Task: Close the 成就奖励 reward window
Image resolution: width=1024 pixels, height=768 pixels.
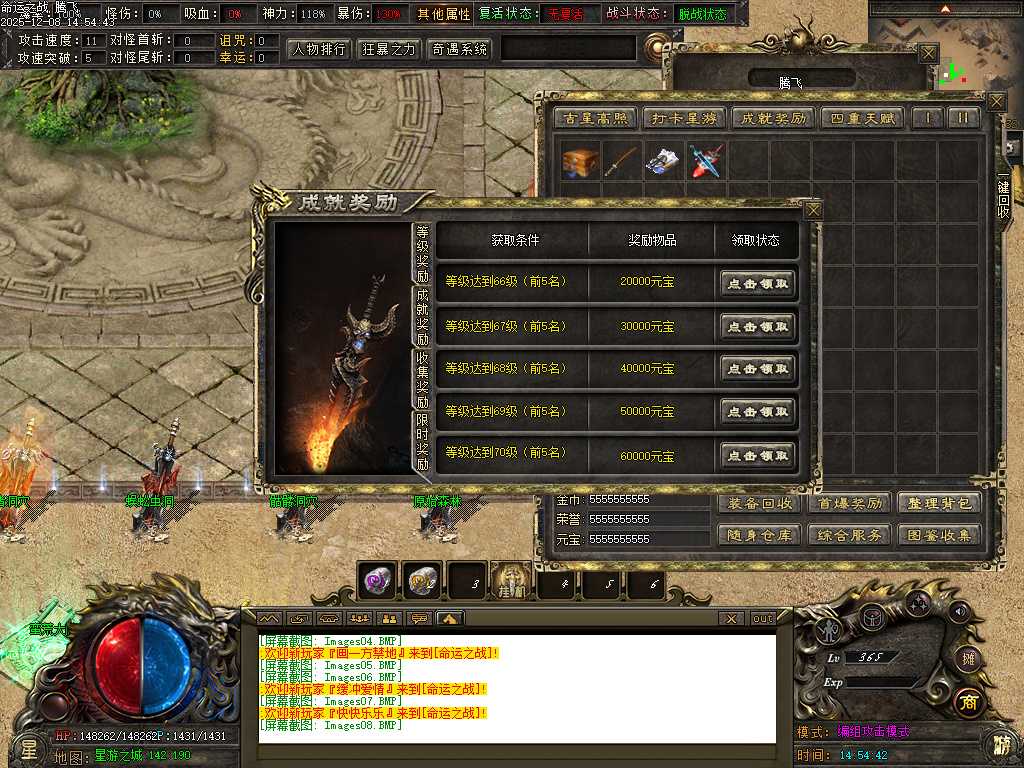Action: point(813,210)
